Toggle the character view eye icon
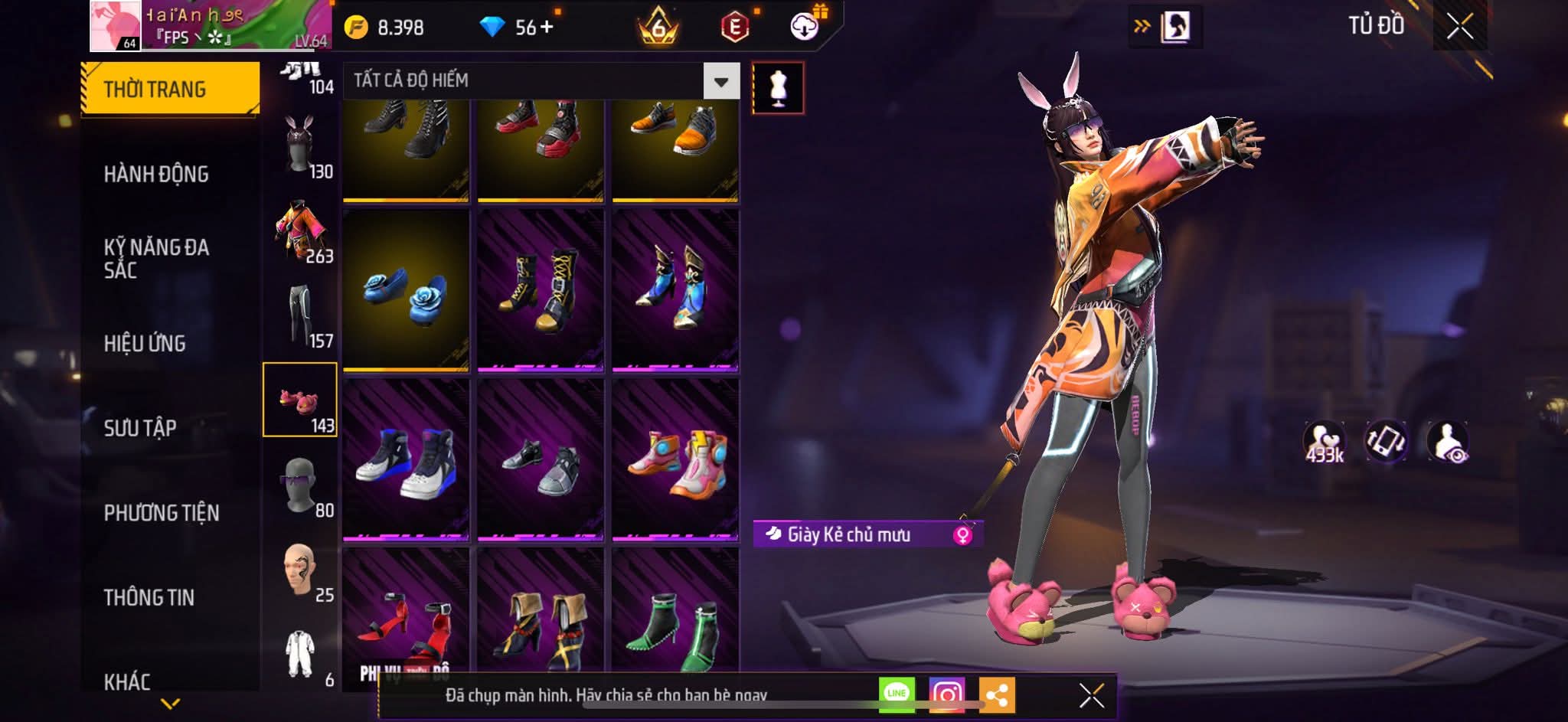Image resolution: width=1568 pixels, height=722 pixels. pos(1447,442)
